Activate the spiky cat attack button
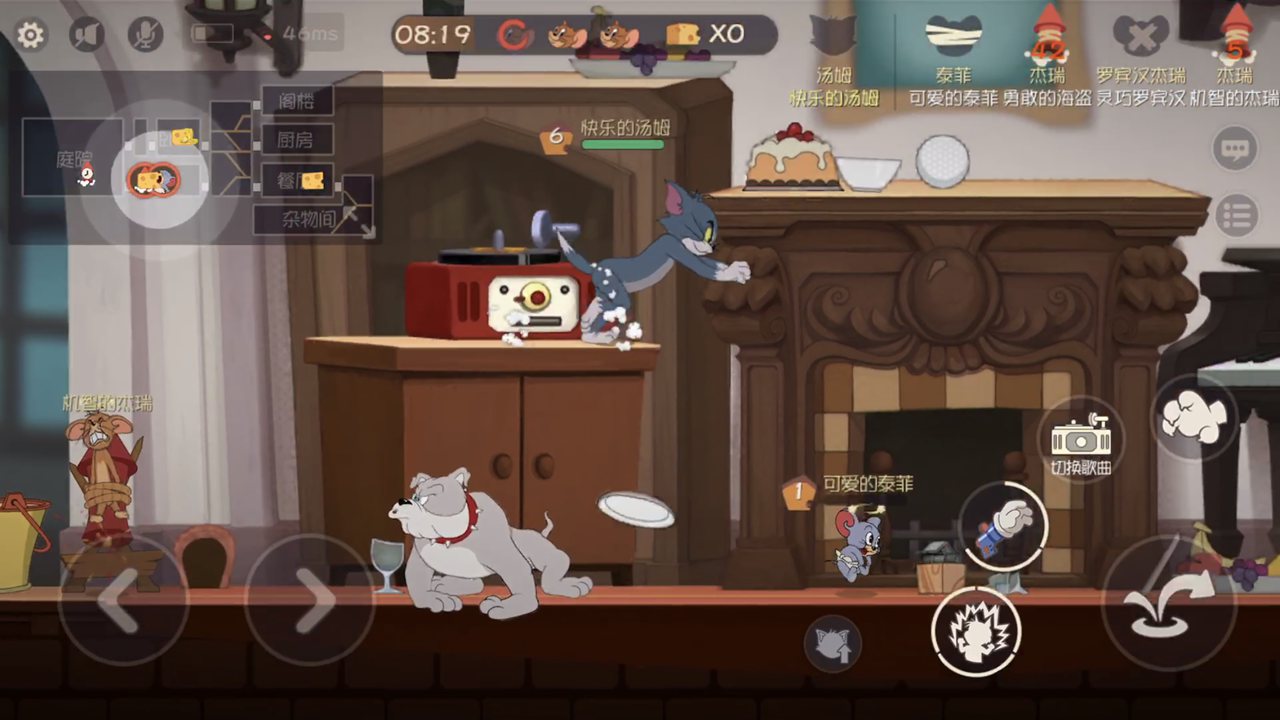Viewport: 1280px width, 720px height. click(976, 631)
